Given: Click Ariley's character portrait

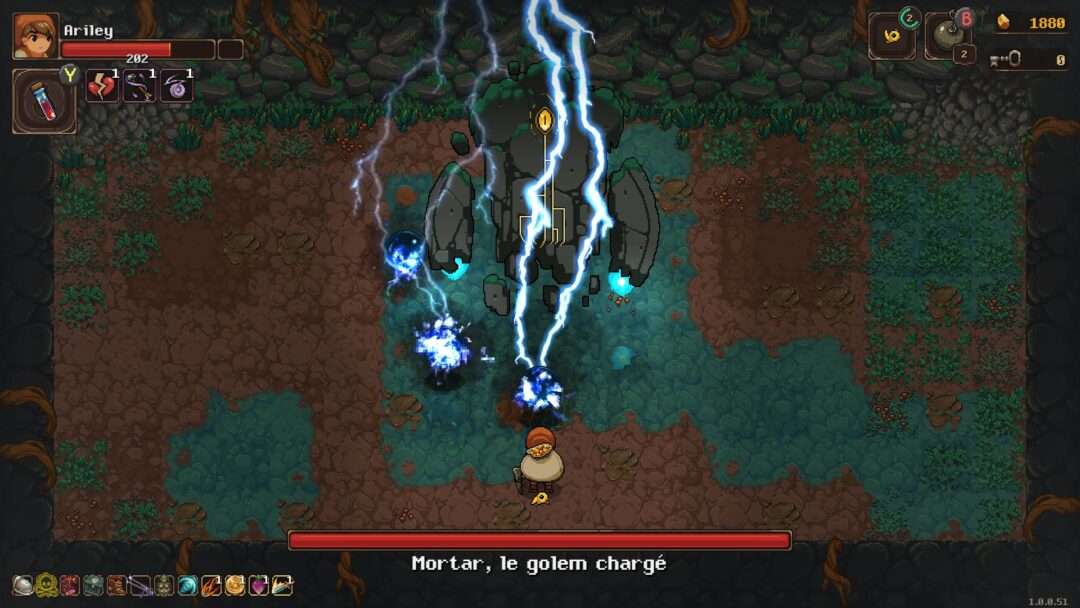Looking at the screenshot, I should (x=35, y=36).
